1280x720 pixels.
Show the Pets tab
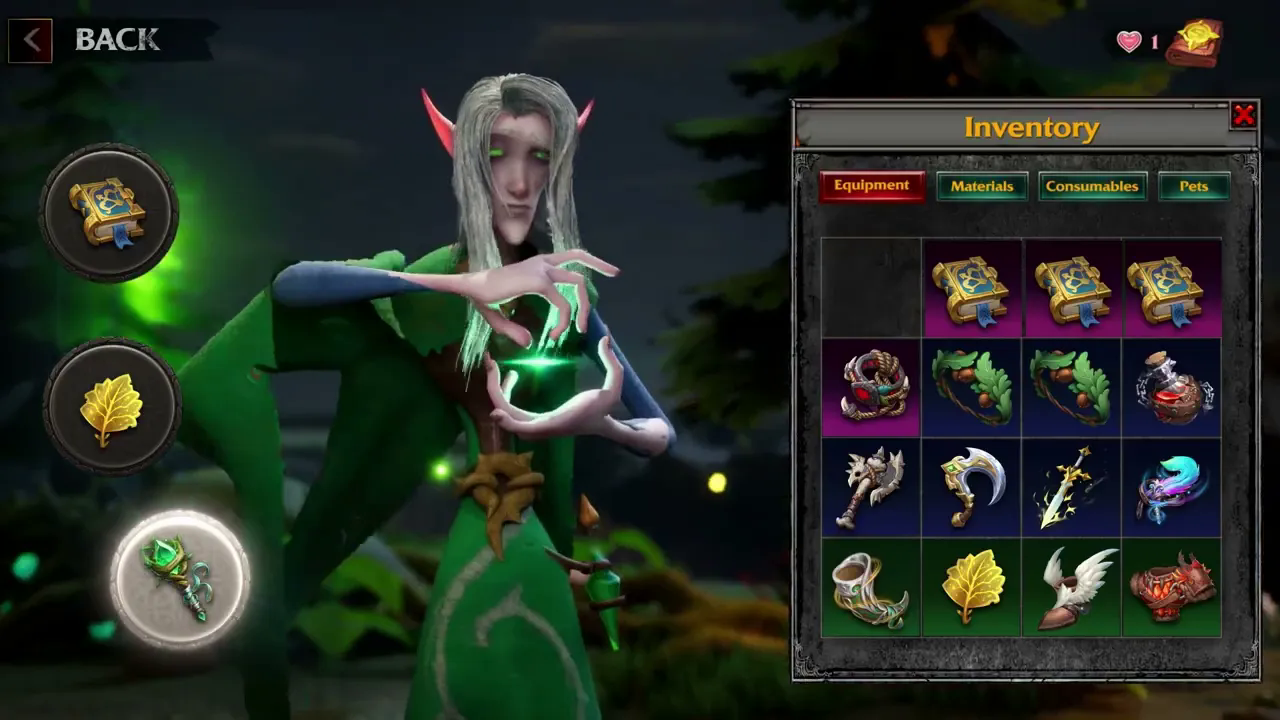1193,186
